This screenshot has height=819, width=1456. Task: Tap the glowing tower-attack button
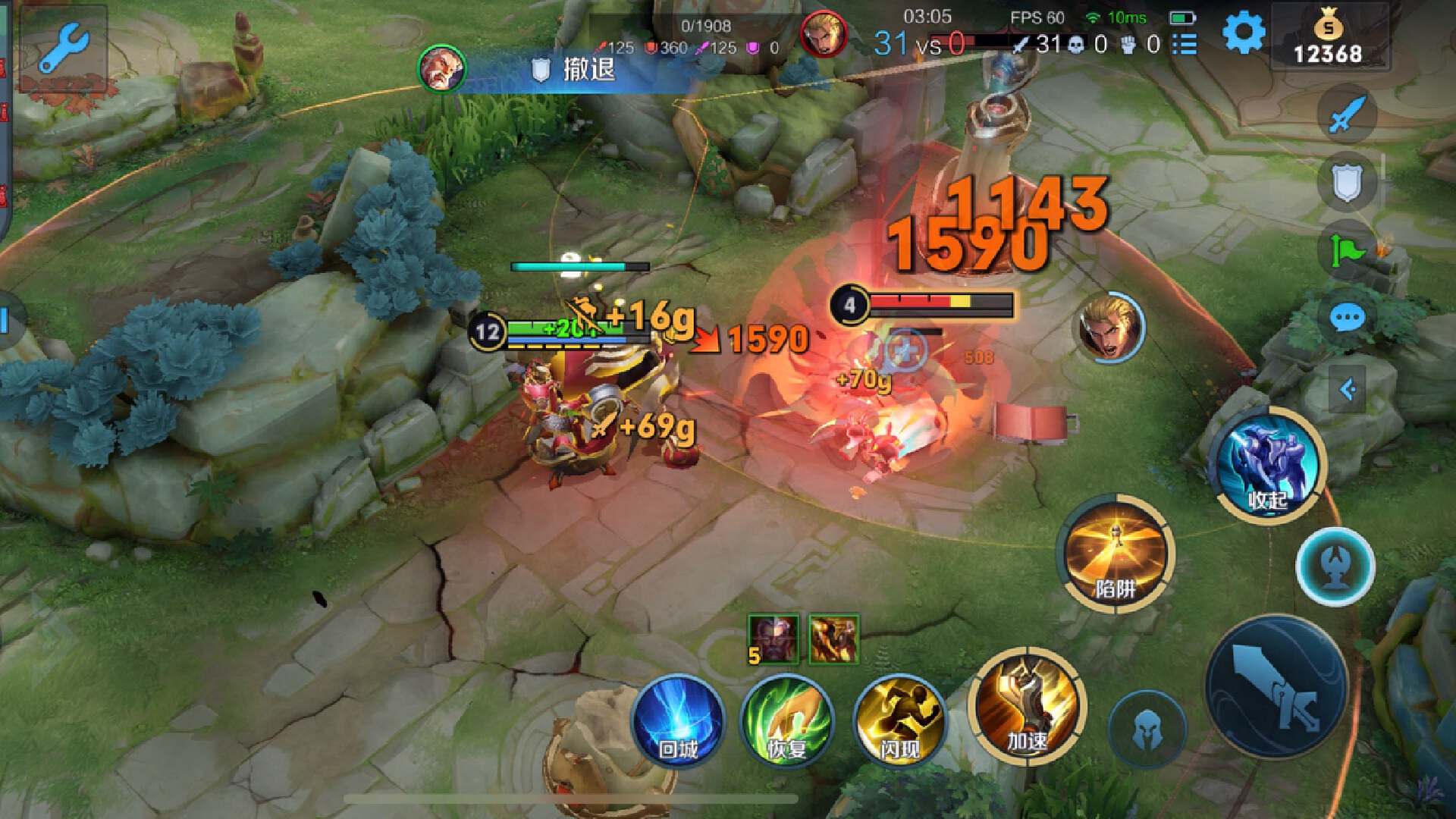coord(1335,566)
